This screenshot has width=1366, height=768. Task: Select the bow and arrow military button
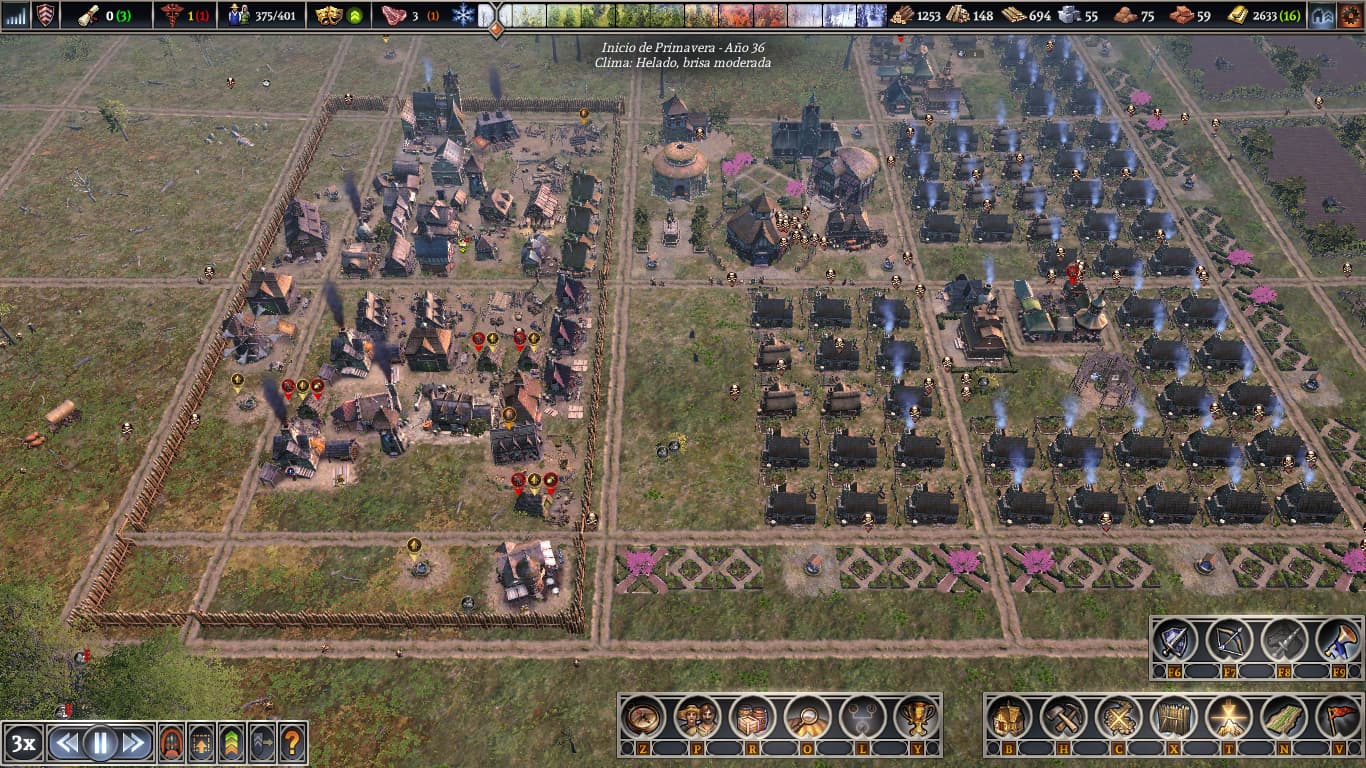(1228, 640)
